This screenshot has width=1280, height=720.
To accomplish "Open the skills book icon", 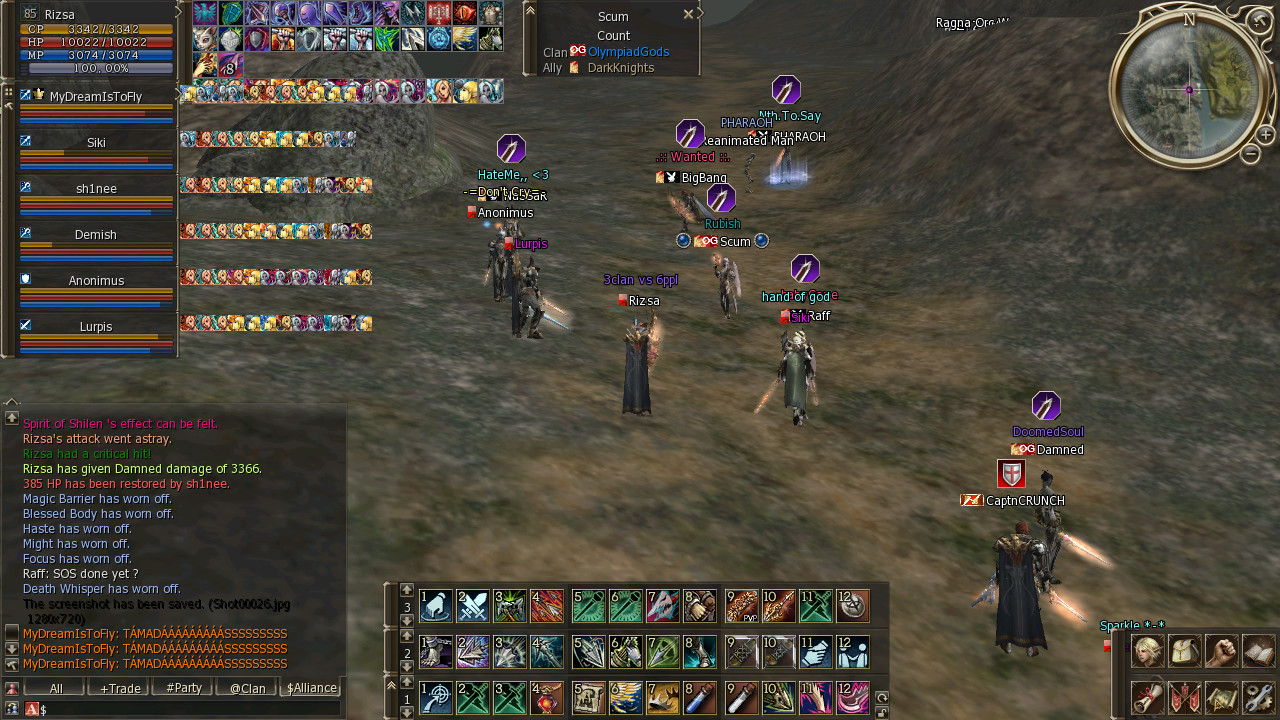I will coord(1259,651).
